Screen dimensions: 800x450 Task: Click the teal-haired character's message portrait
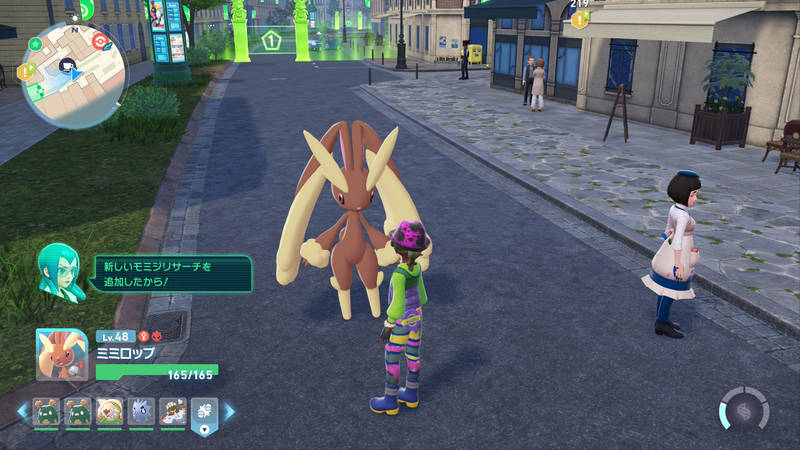click(60, 270)
